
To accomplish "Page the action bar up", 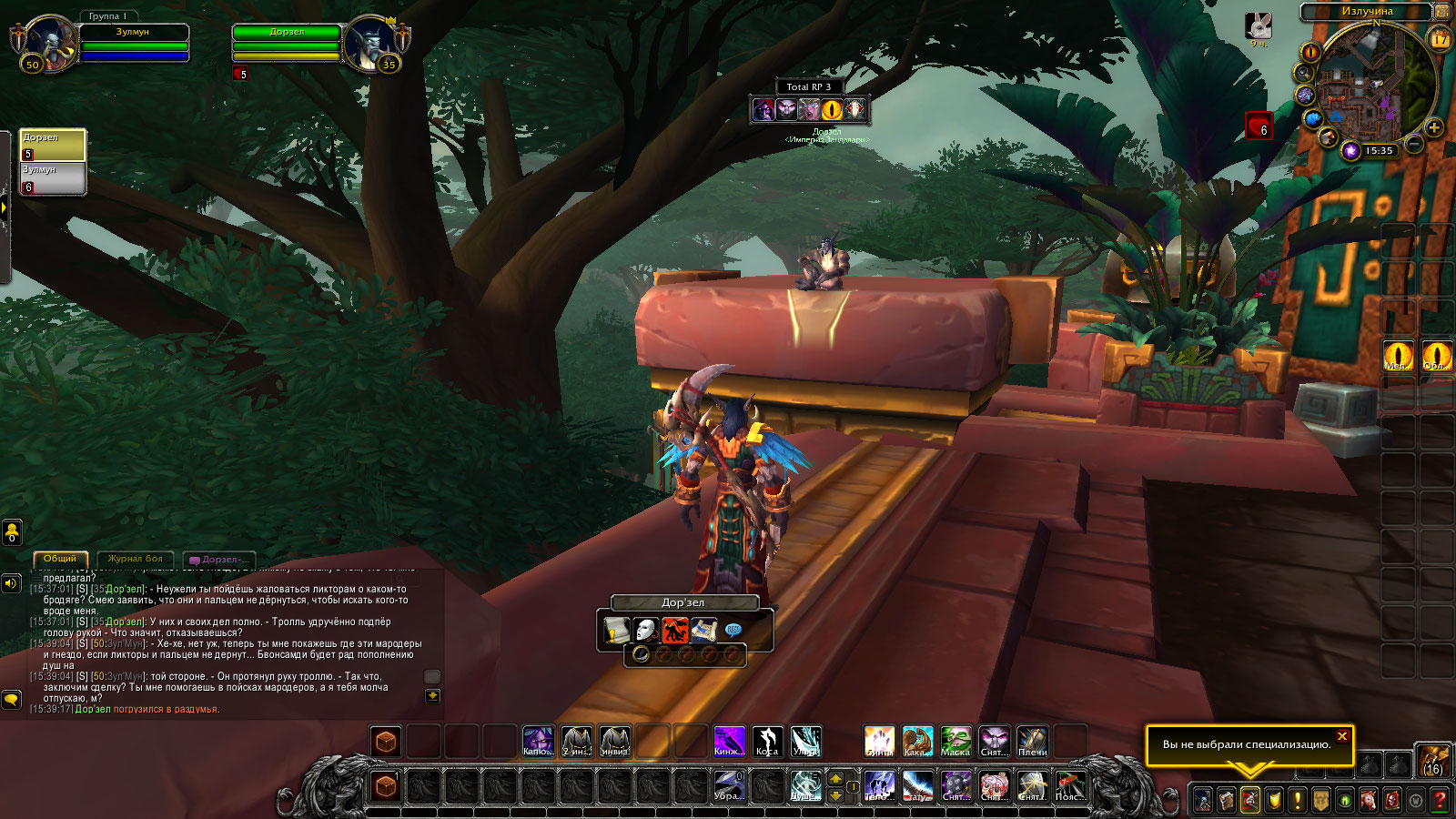I will coord(835,779).
